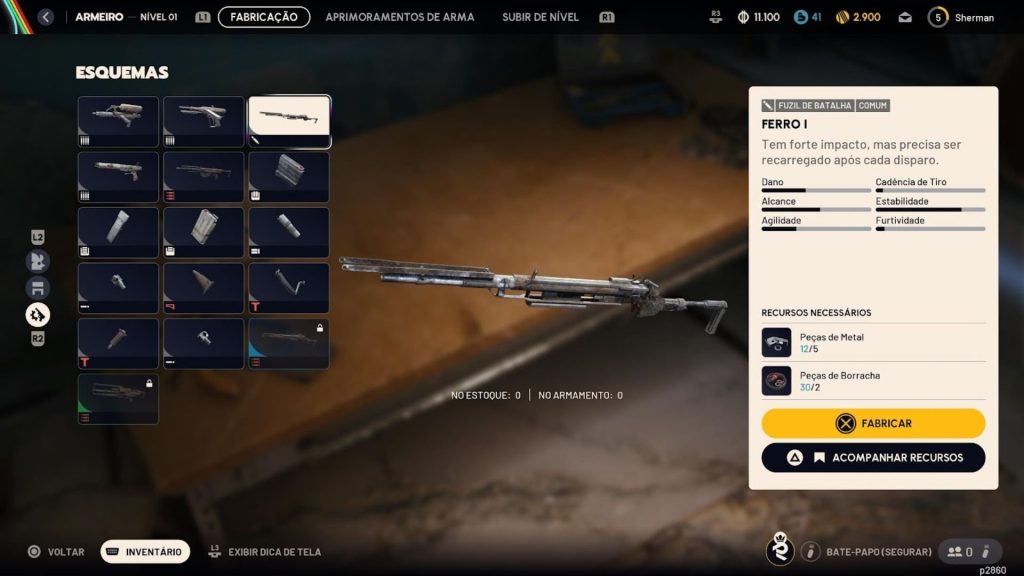Choose the locked blue-cornered rifle schematic
The height and width of the screenshot is (576, 1024).
[289, 343]
